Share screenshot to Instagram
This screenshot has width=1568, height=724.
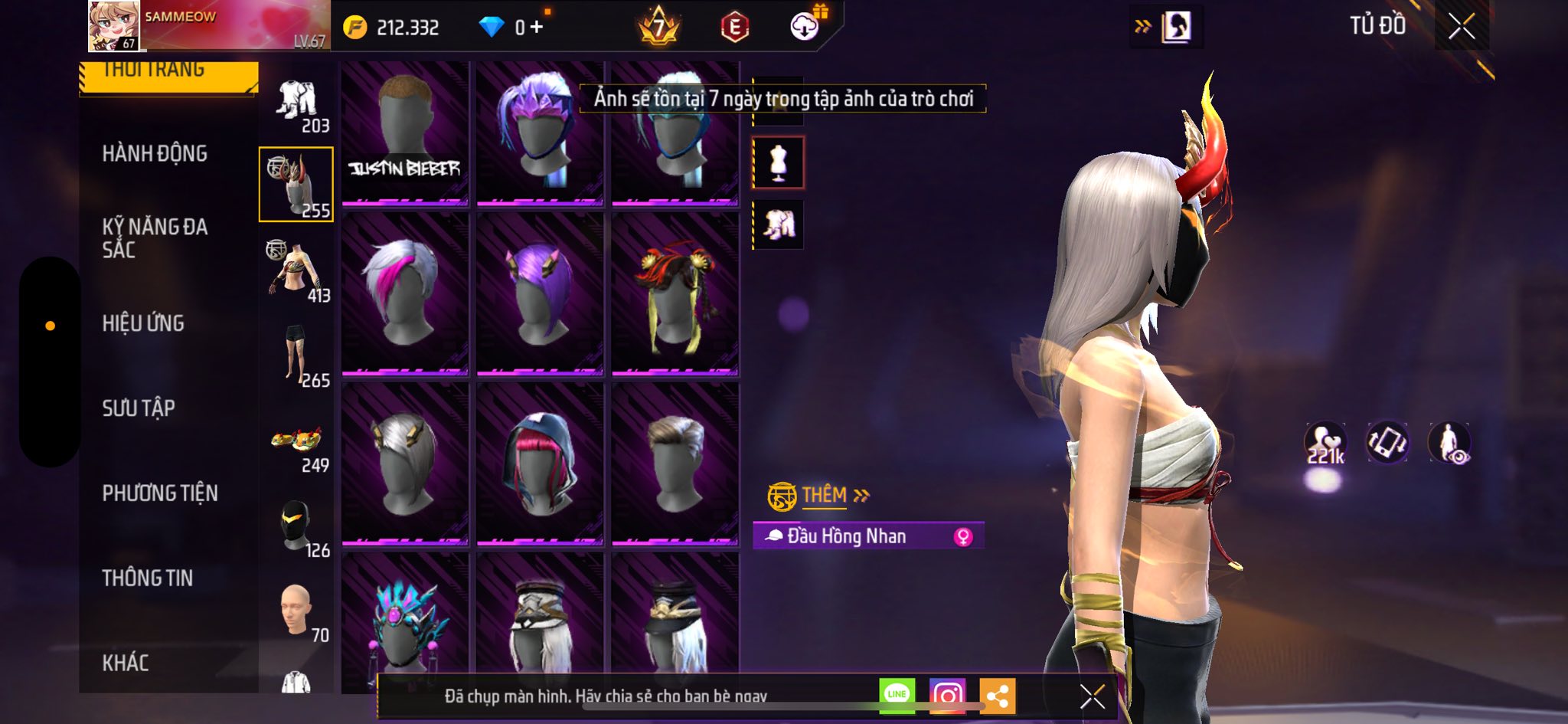pos(947,695)
